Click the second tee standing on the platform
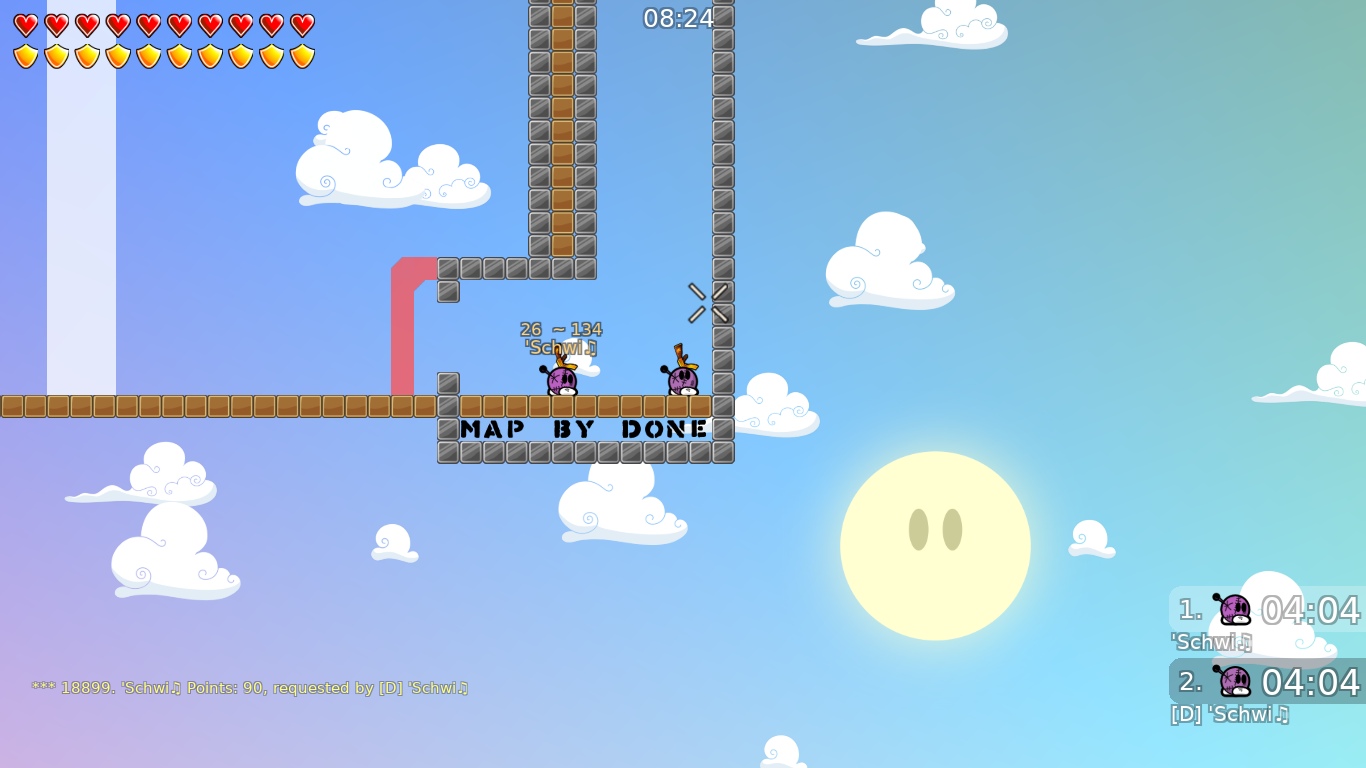Screen dimensions: 1366x768 click(x=683, y=380)
